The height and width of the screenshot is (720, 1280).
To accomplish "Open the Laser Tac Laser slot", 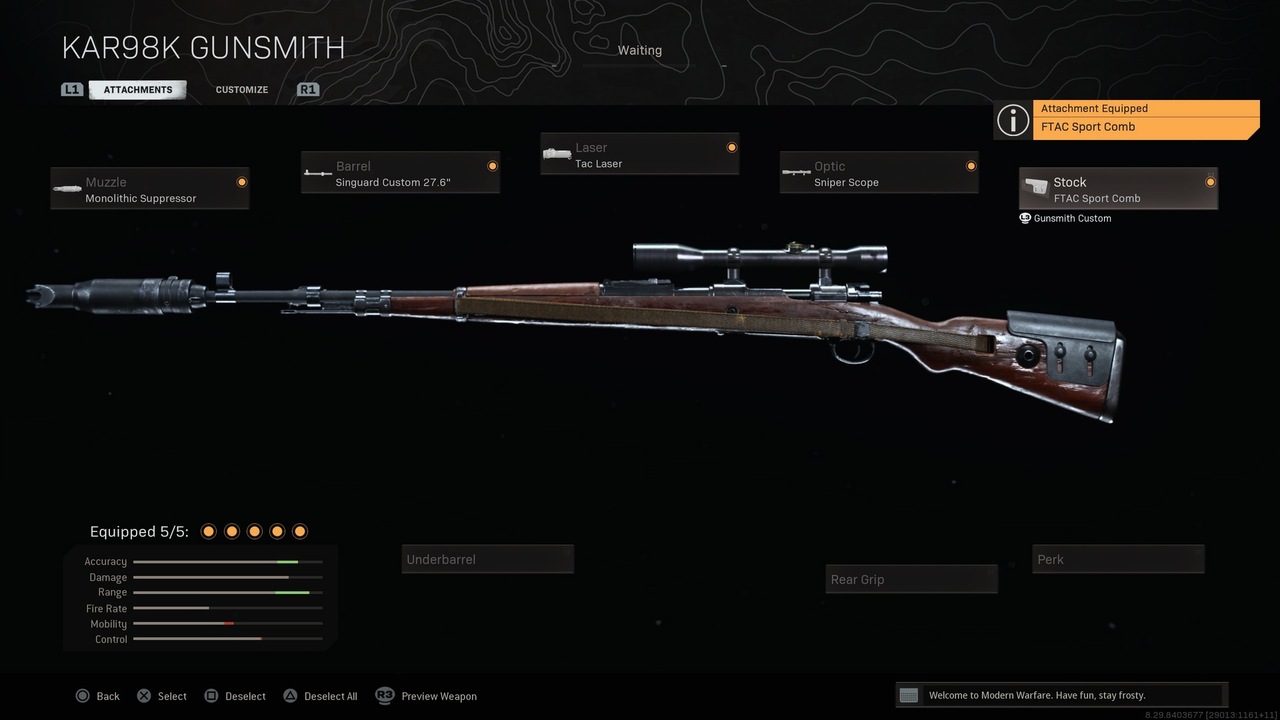I will pos(640,154).
